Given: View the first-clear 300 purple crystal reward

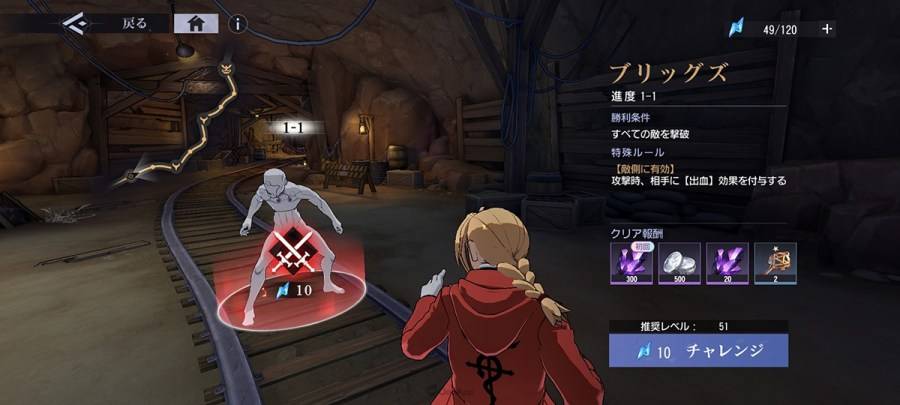Looking at the screenshot, I should [x=631, y=262].
